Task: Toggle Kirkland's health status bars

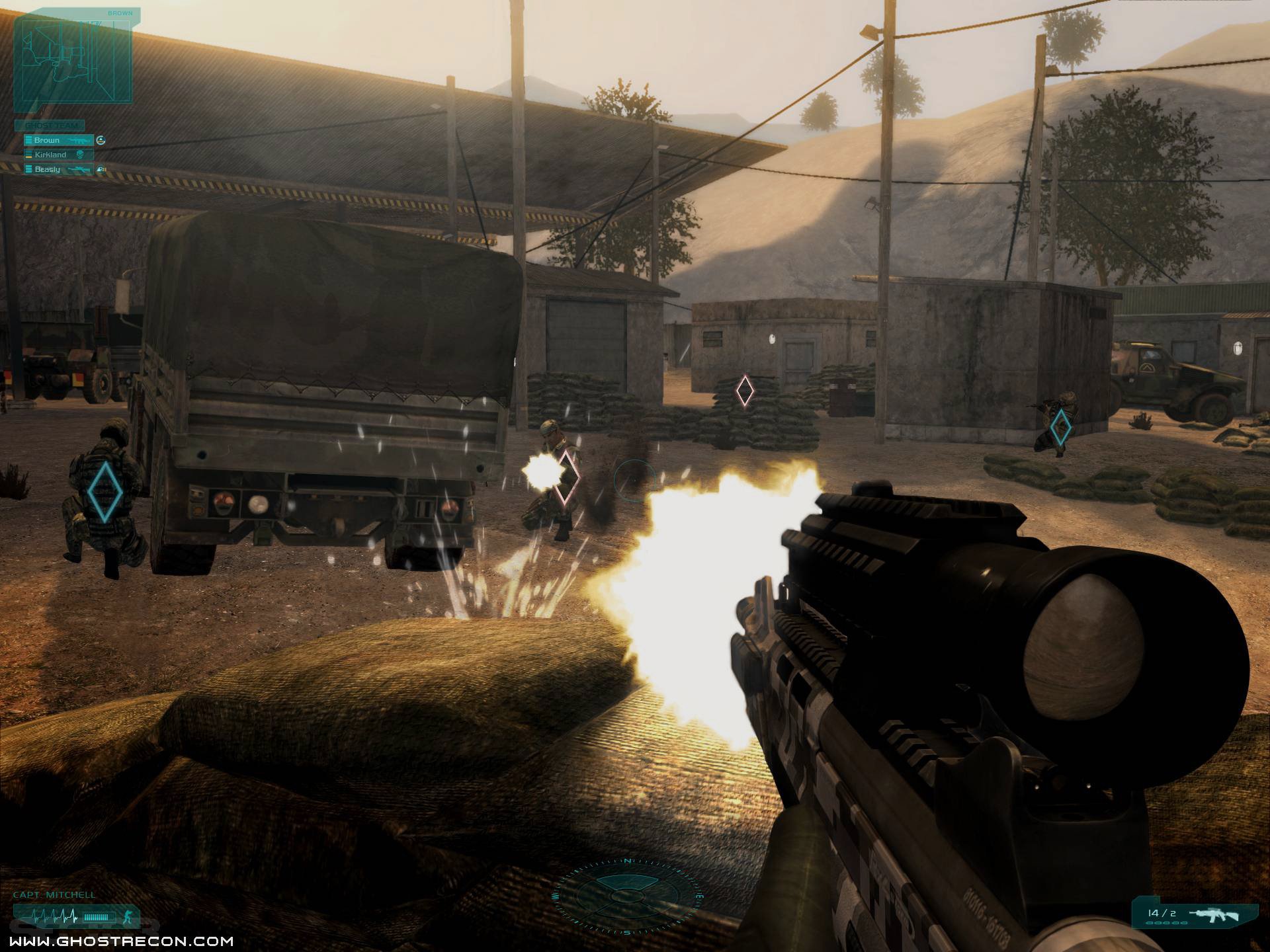Action: tap(28, 155)
